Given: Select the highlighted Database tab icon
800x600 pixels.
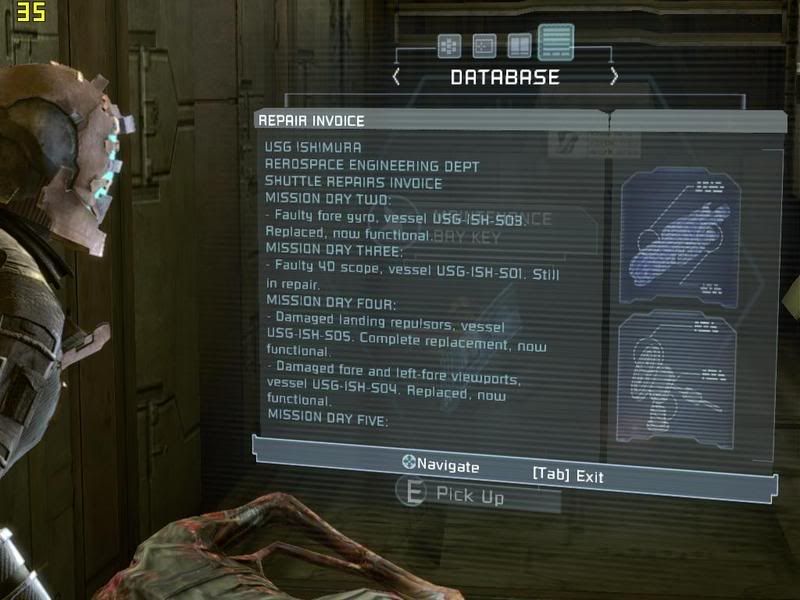Looking at the screenshot, I should tap(556, 43).
